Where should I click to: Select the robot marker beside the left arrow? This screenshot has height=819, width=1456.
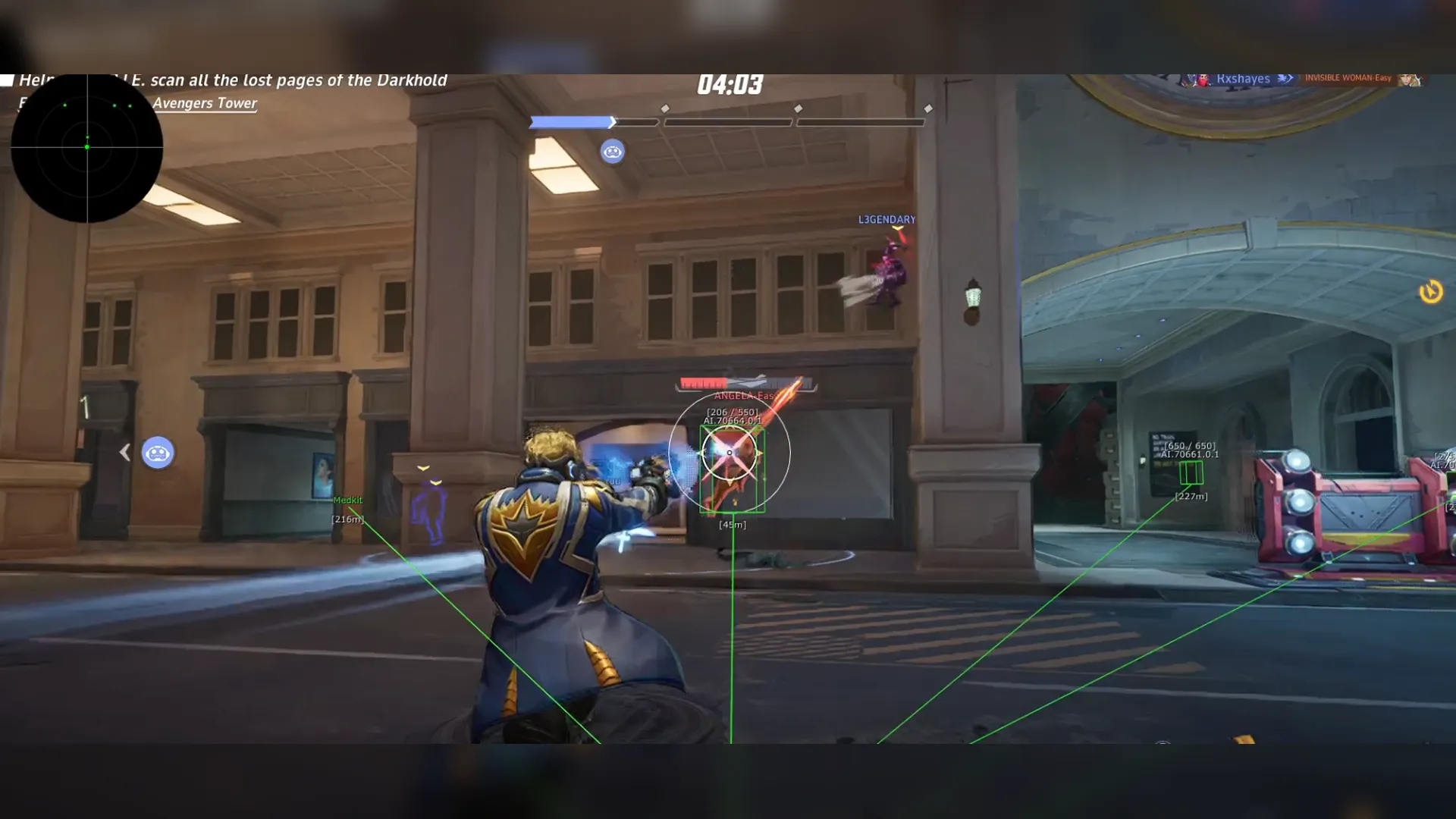158,453
